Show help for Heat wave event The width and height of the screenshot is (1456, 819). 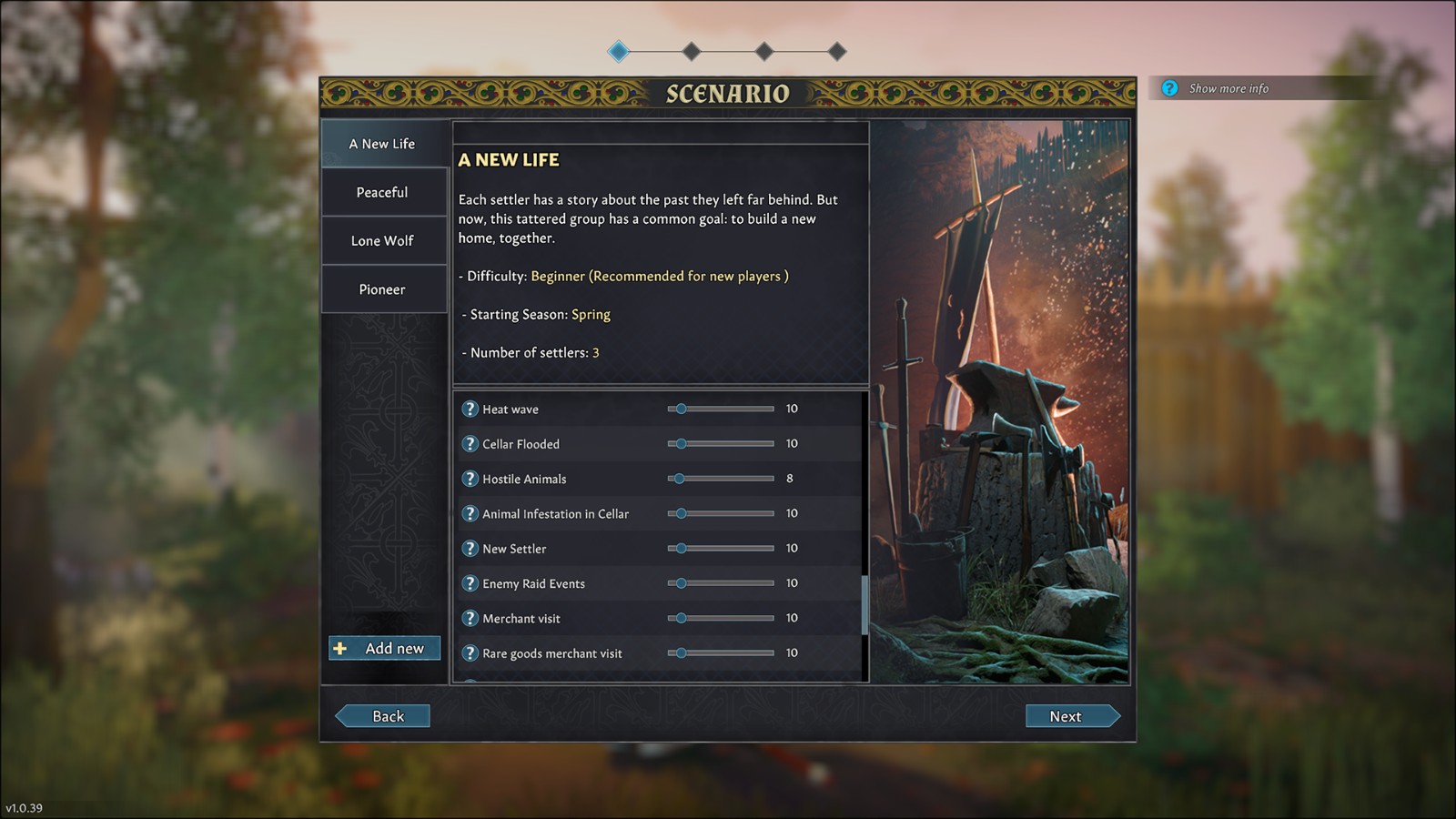(470, 409)
